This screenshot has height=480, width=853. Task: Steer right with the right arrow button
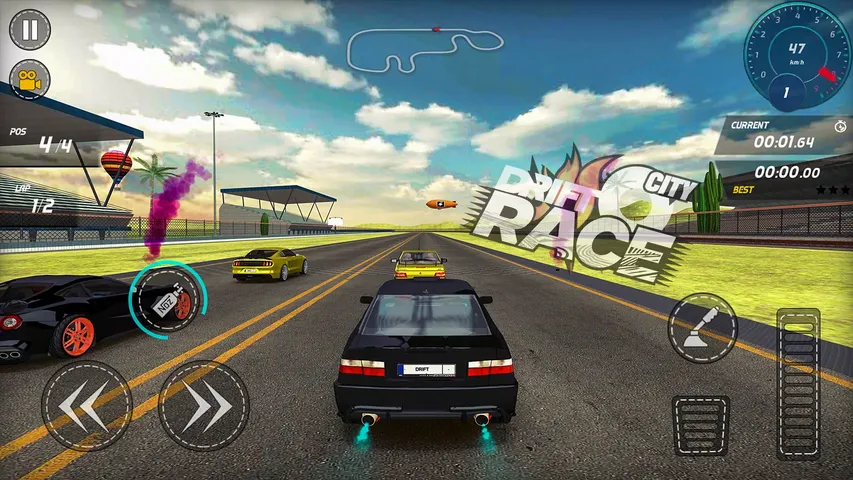point(204,405)
